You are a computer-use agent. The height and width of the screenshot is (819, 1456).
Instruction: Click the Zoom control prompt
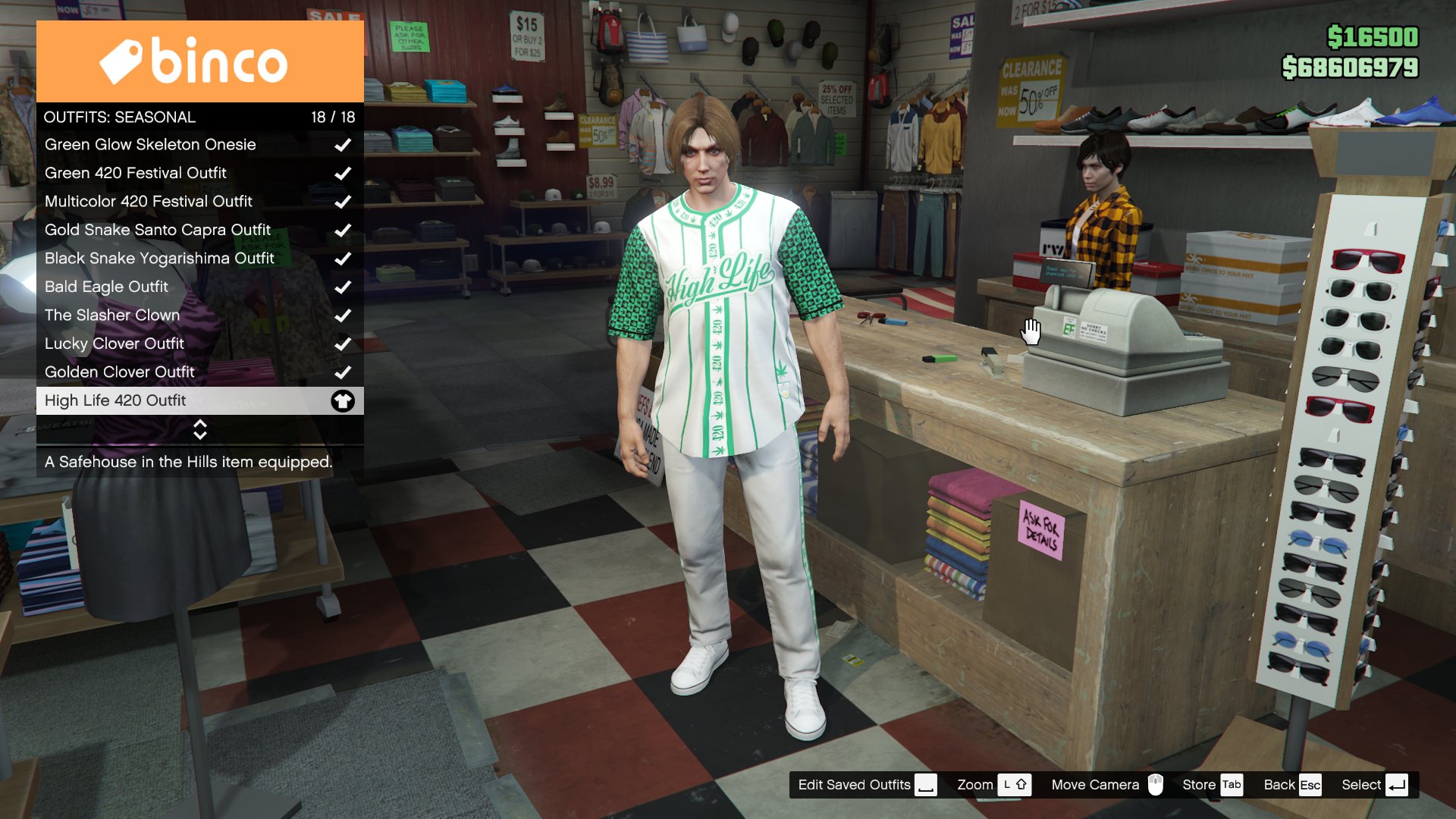pyautogui.click(x=993, y=785)
